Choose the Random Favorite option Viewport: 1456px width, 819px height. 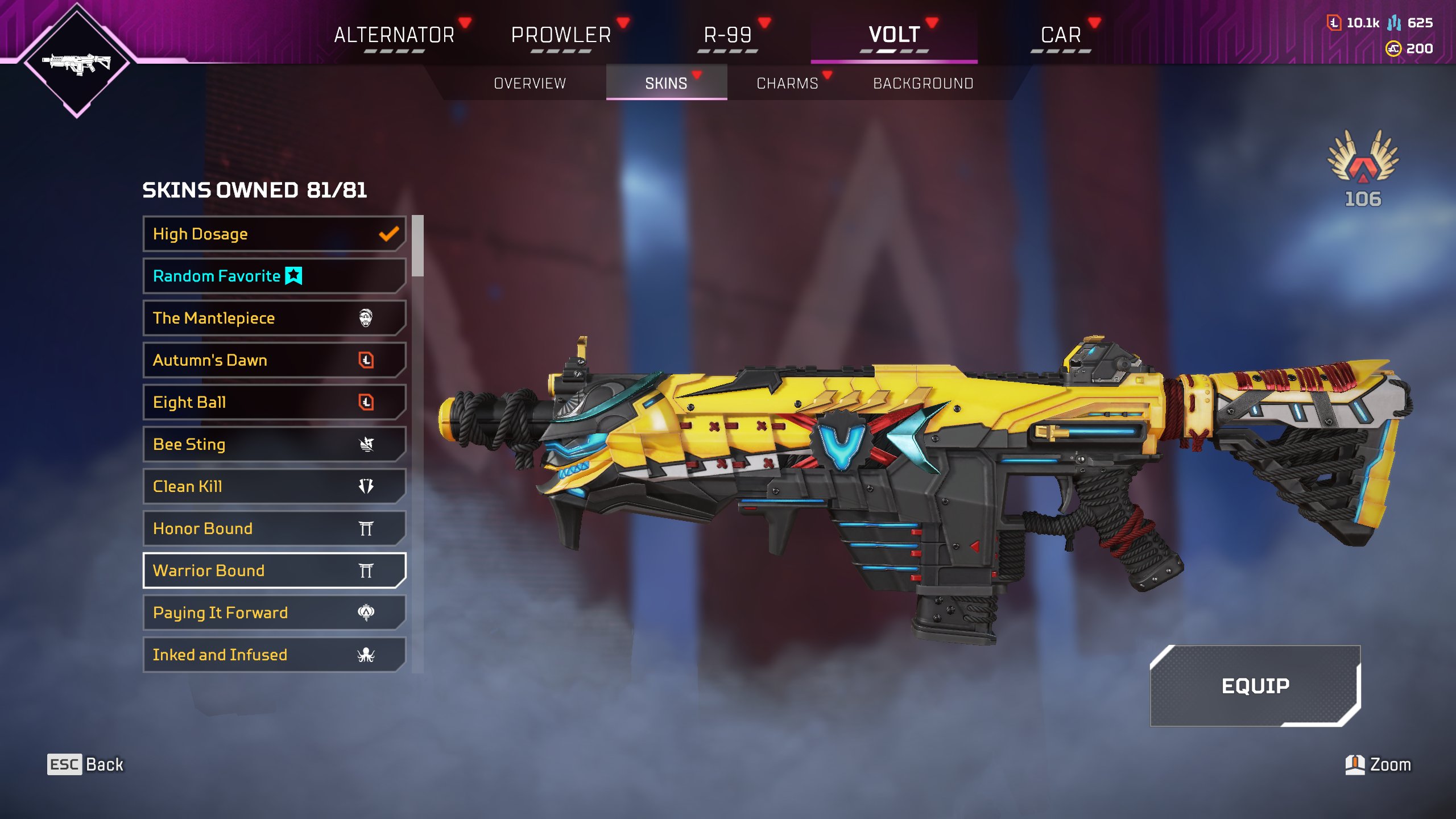274,276
